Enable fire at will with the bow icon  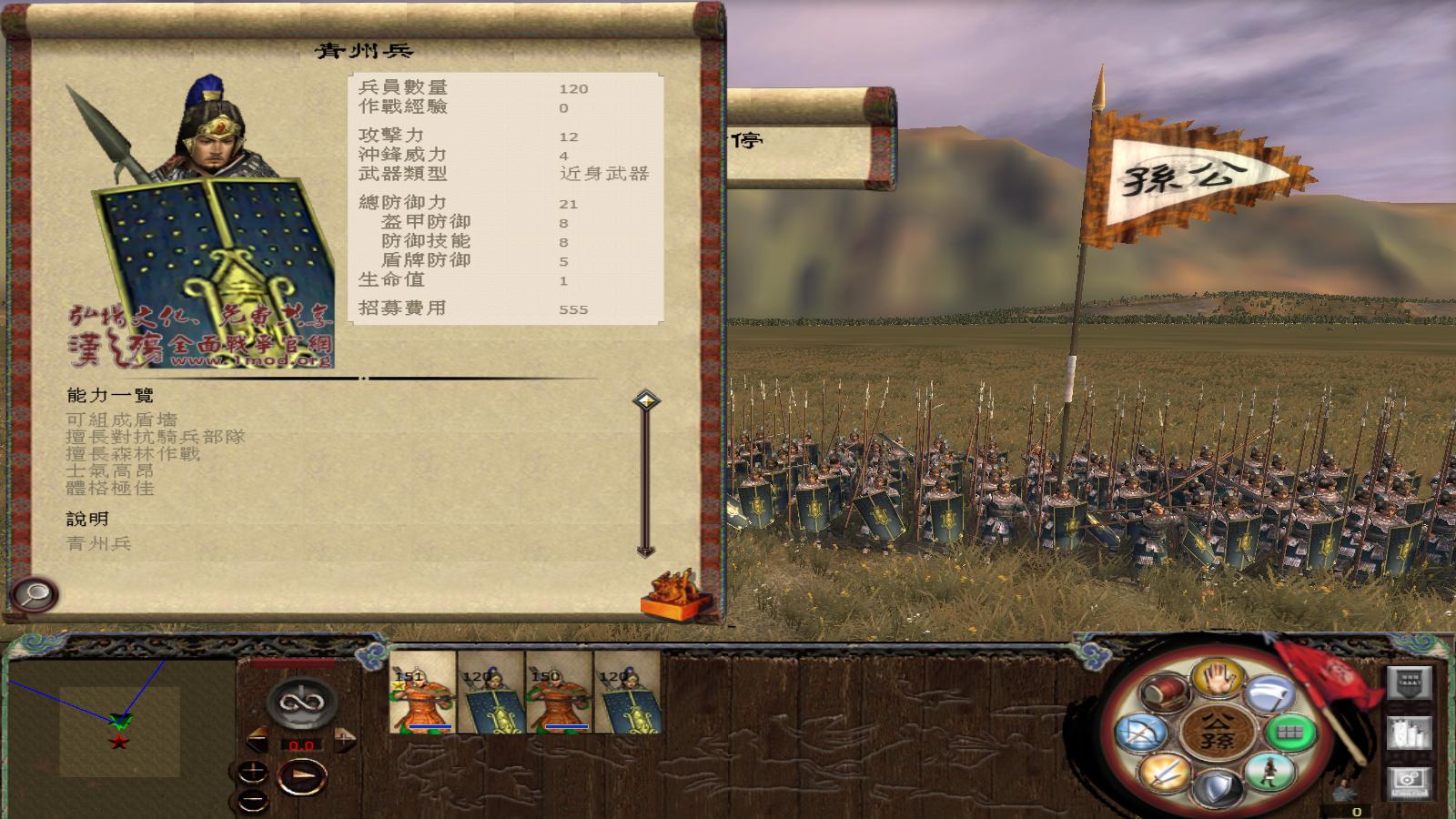click(1142, 733)
